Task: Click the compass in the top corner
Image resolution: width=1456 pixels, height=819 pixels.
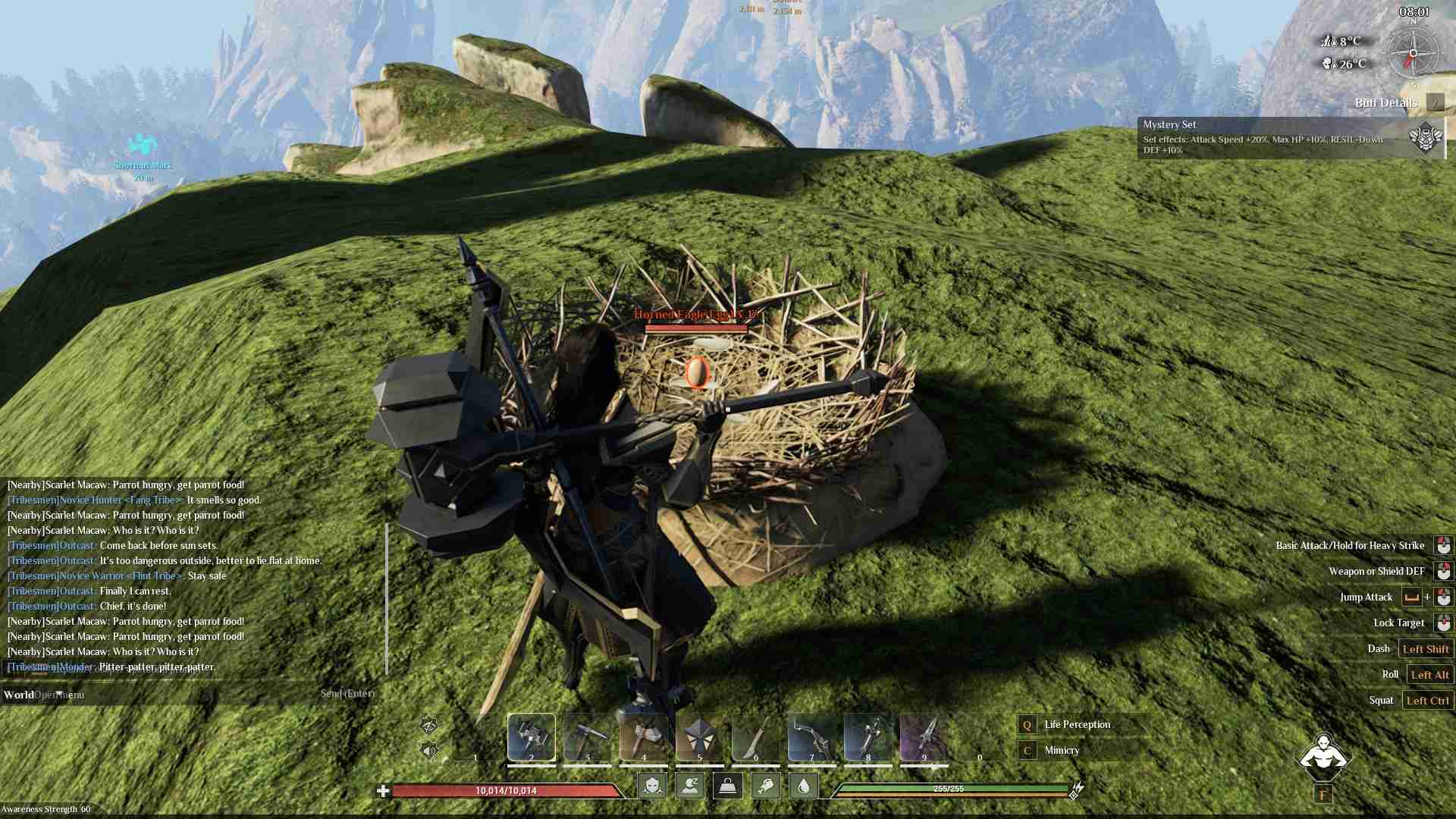Action: pos(1413,54)
